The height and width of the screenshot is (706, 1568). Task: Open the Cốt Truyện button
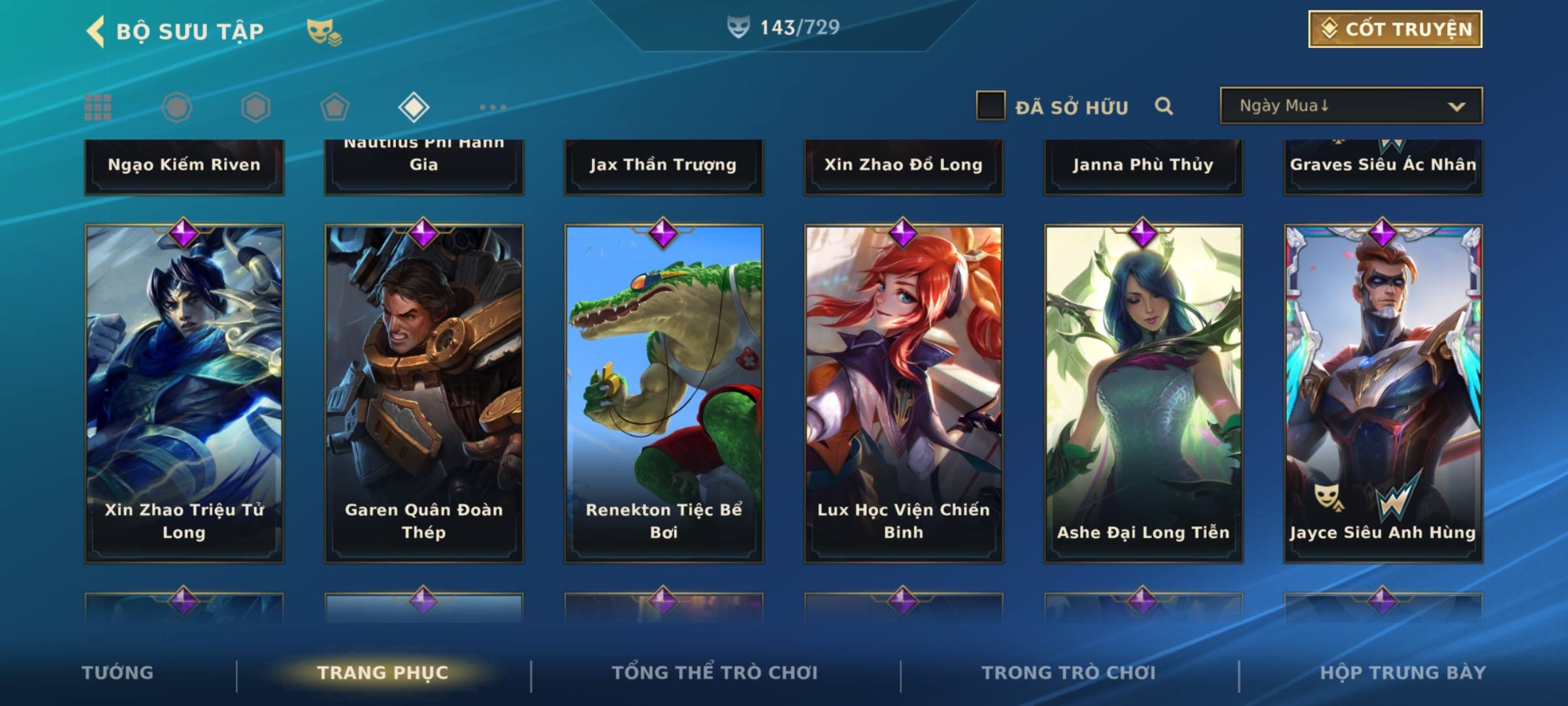click(1395, 29)
